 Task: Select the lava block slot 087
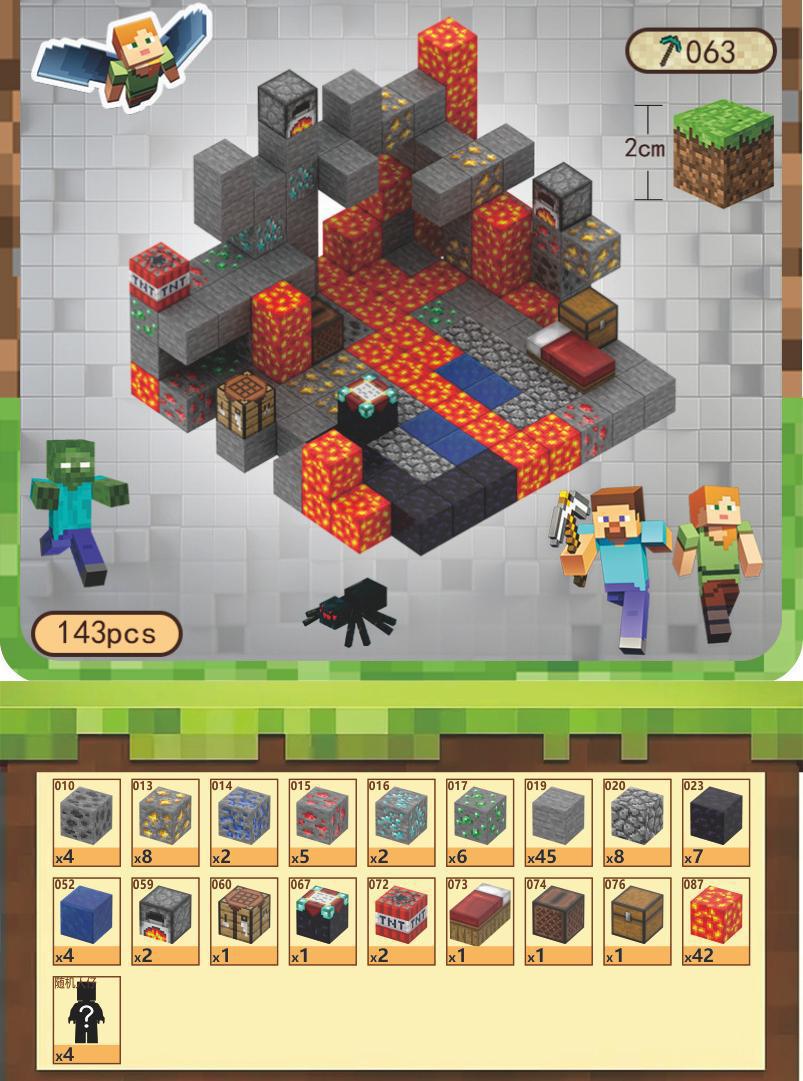[x=716, y=921]
